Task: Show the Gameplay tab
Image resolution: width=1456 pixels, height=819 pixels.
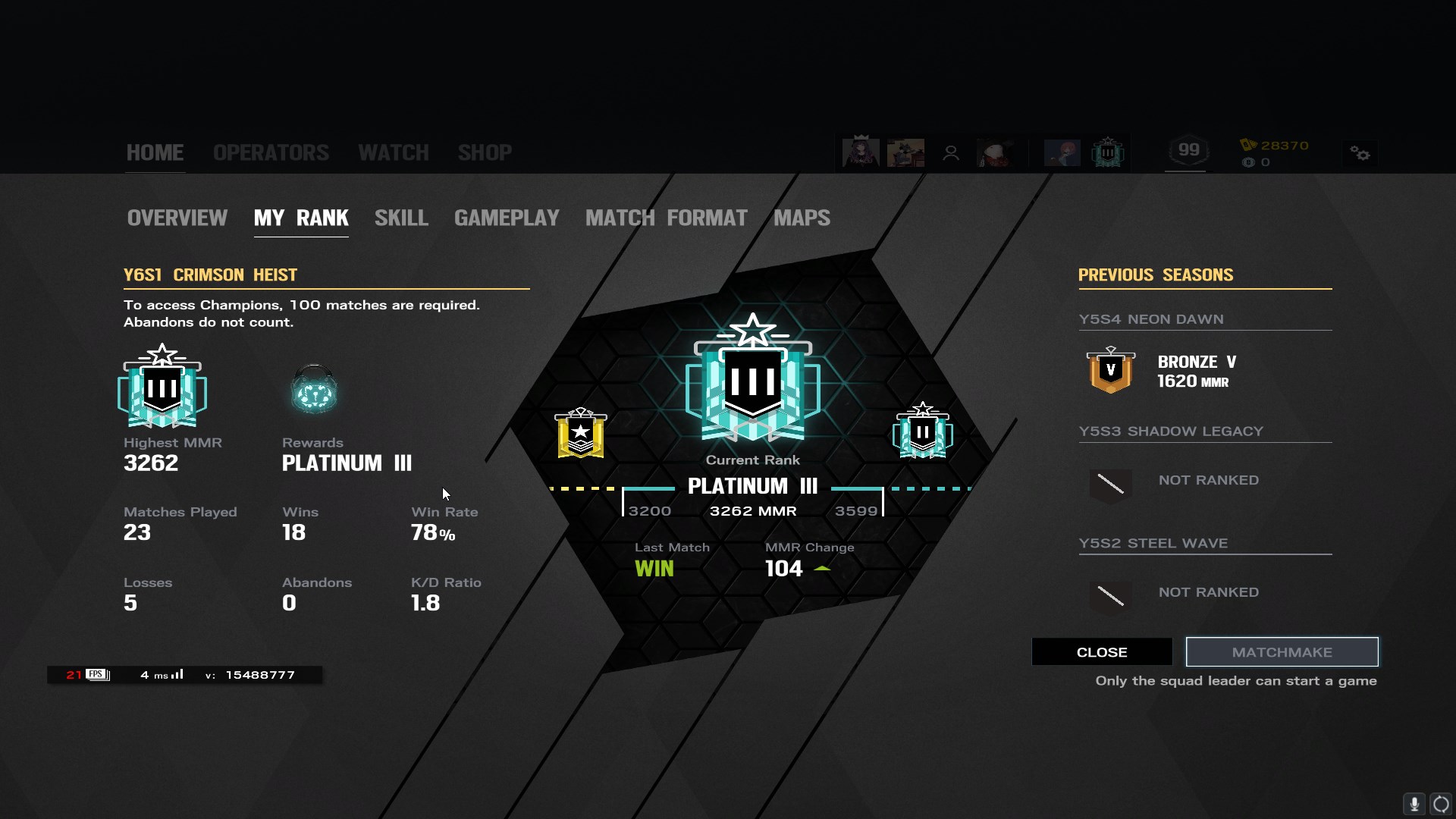Action: tap(507, 218)
